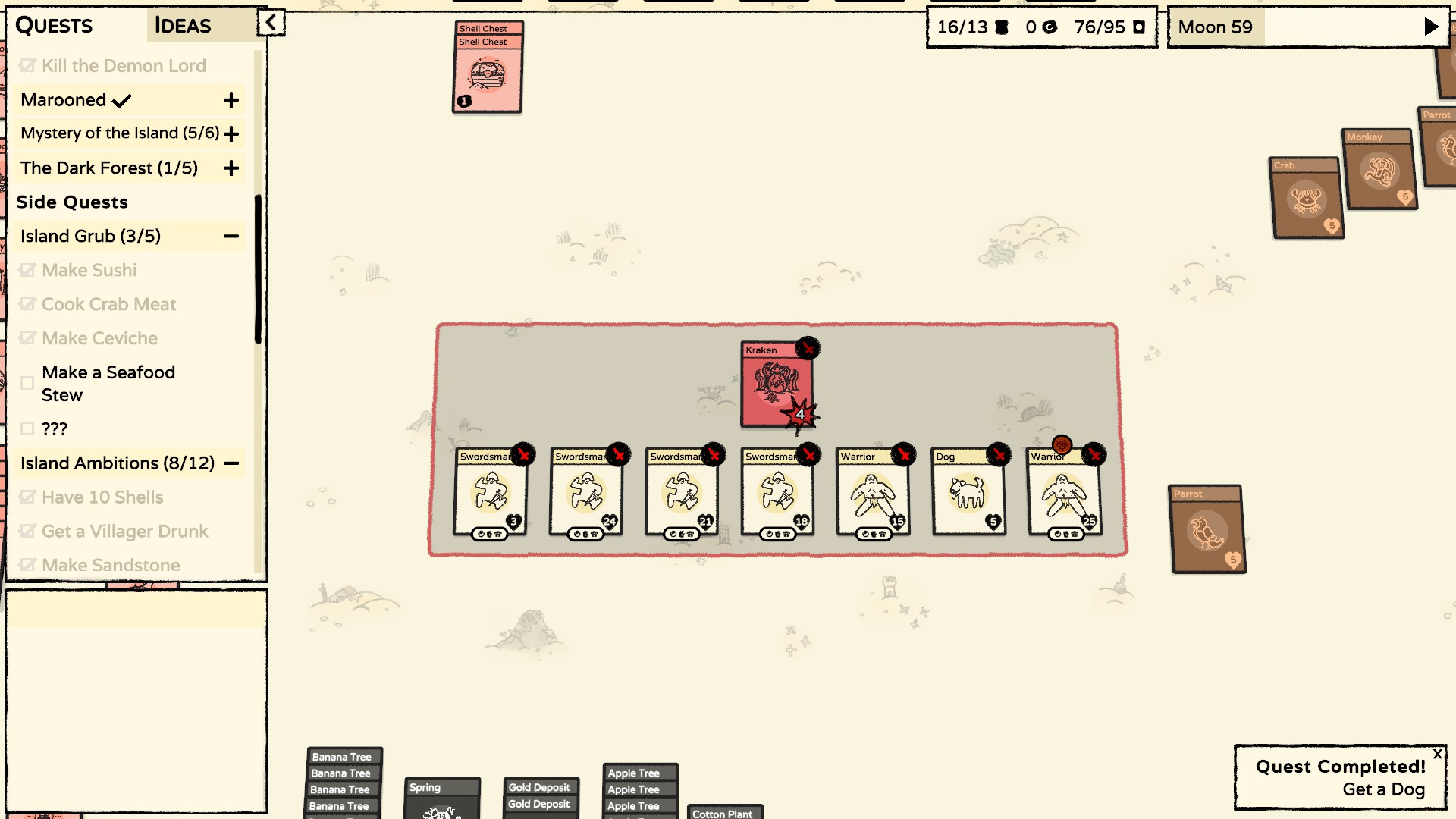This screenshot has height=819, width=1456.
Task: Resume time with the play arrow
Action: point(1431,27)
